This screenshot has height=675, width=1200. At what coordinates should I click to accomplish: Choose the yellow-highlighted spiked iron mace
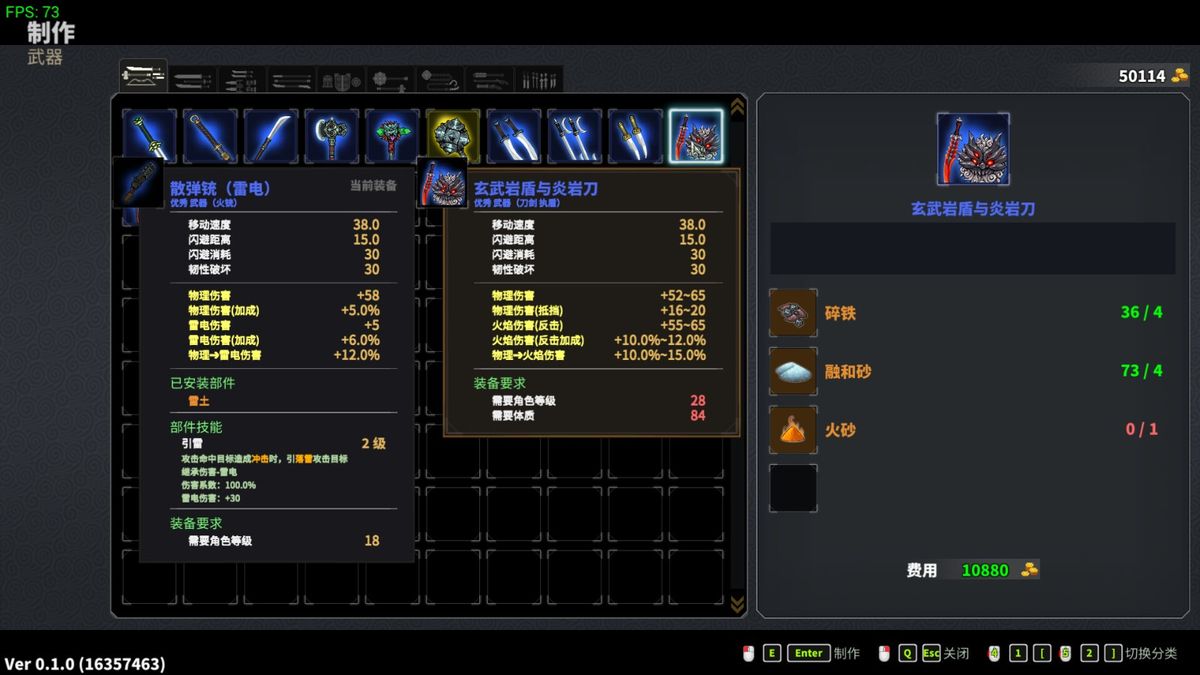point(453,135)
